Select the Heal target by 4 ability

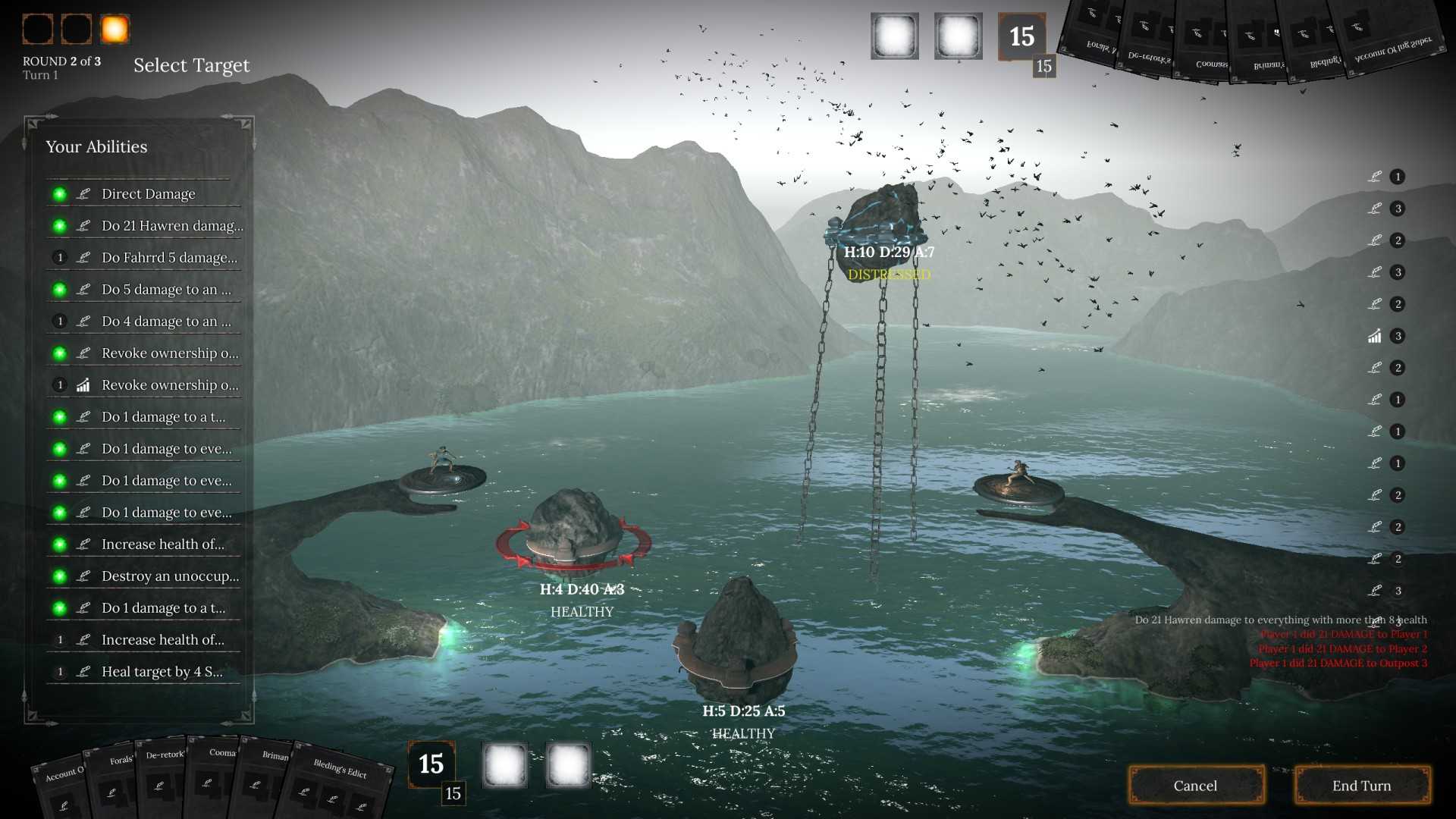pos(162,672)
